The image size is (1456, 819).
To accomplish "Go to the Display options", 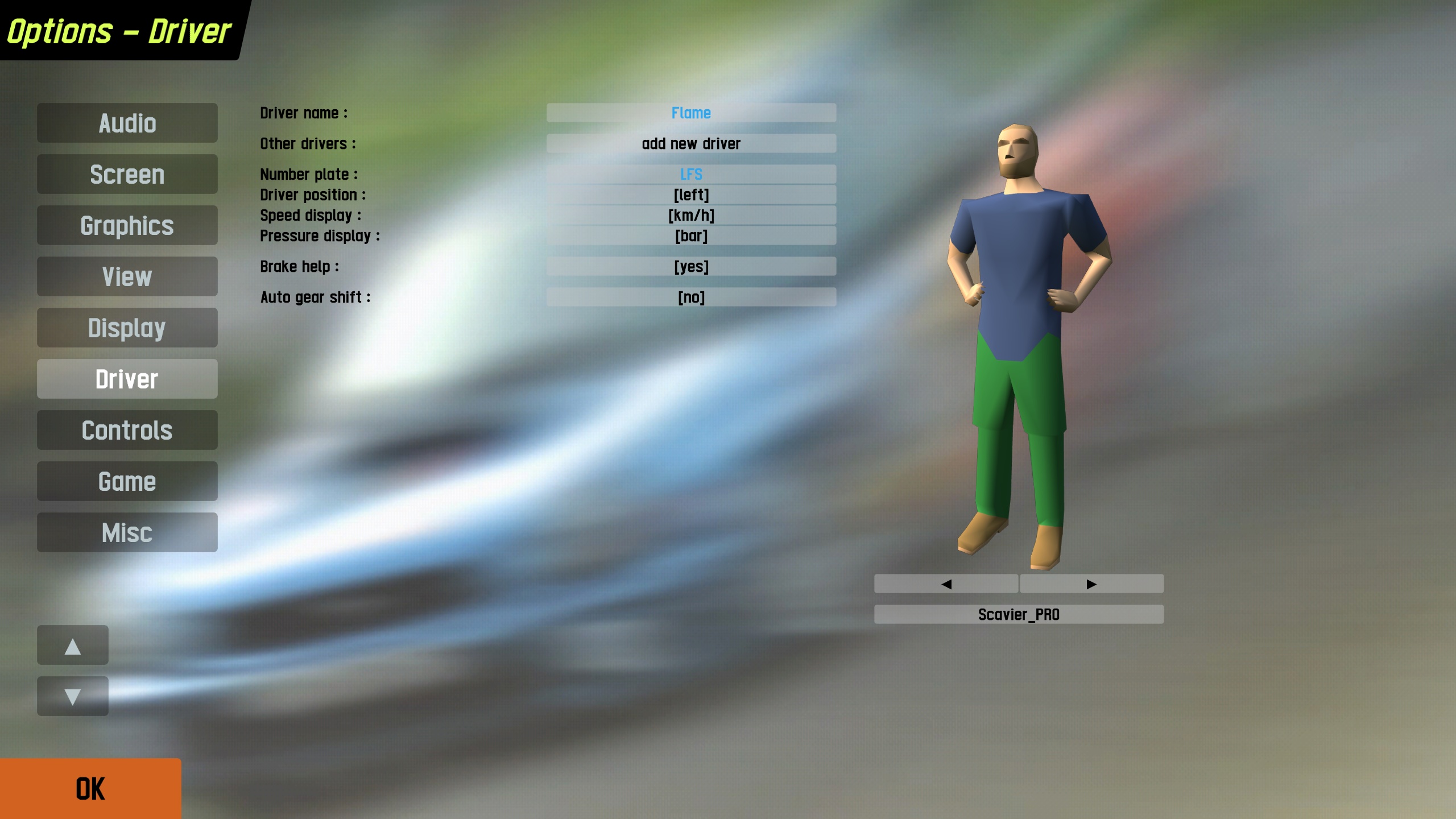I will (127, 328).
